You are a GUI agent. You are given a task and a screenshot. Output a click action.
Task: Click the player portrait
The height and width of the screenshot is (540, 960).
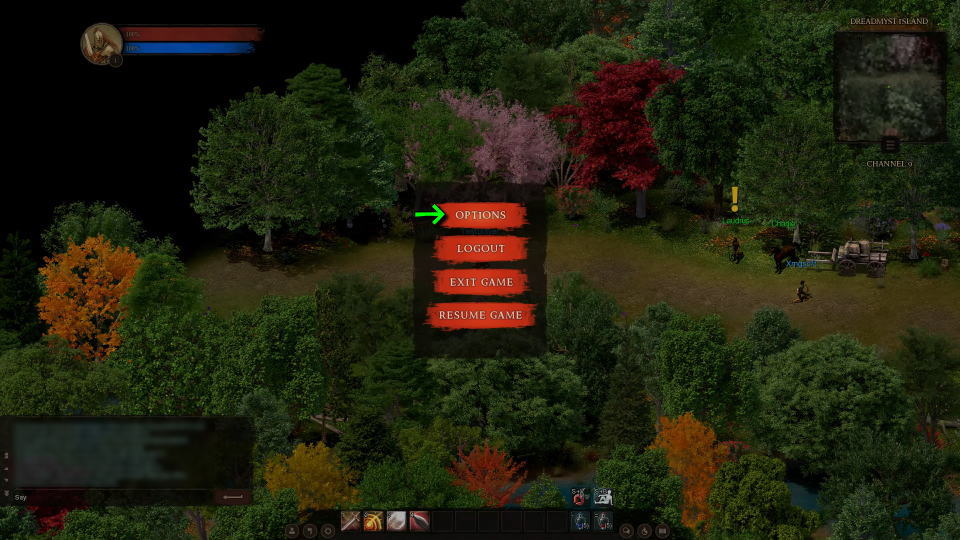click(100, 43)
